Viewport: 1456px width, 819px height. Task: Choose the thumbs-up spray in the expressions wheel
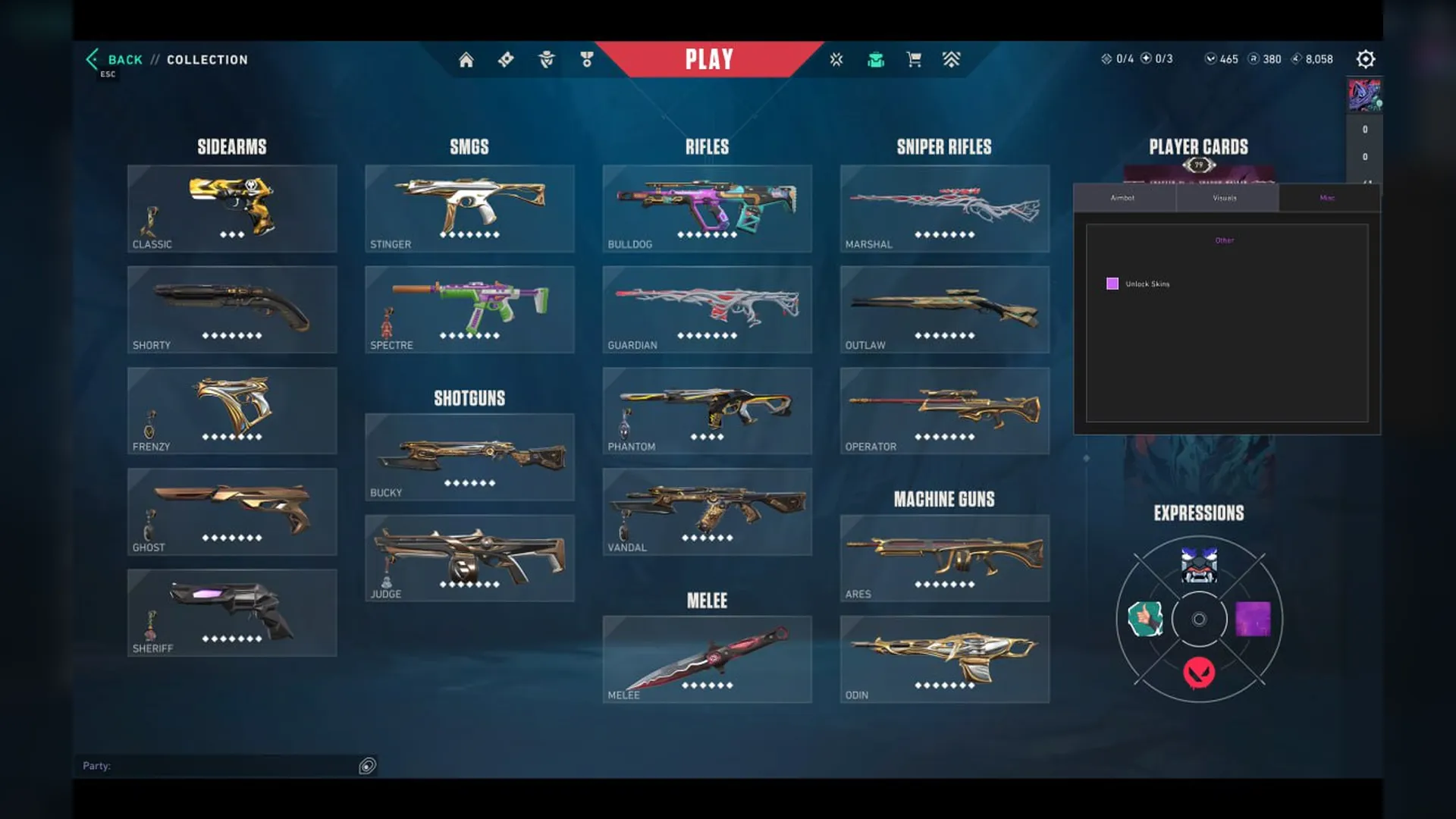[1145, 619]
